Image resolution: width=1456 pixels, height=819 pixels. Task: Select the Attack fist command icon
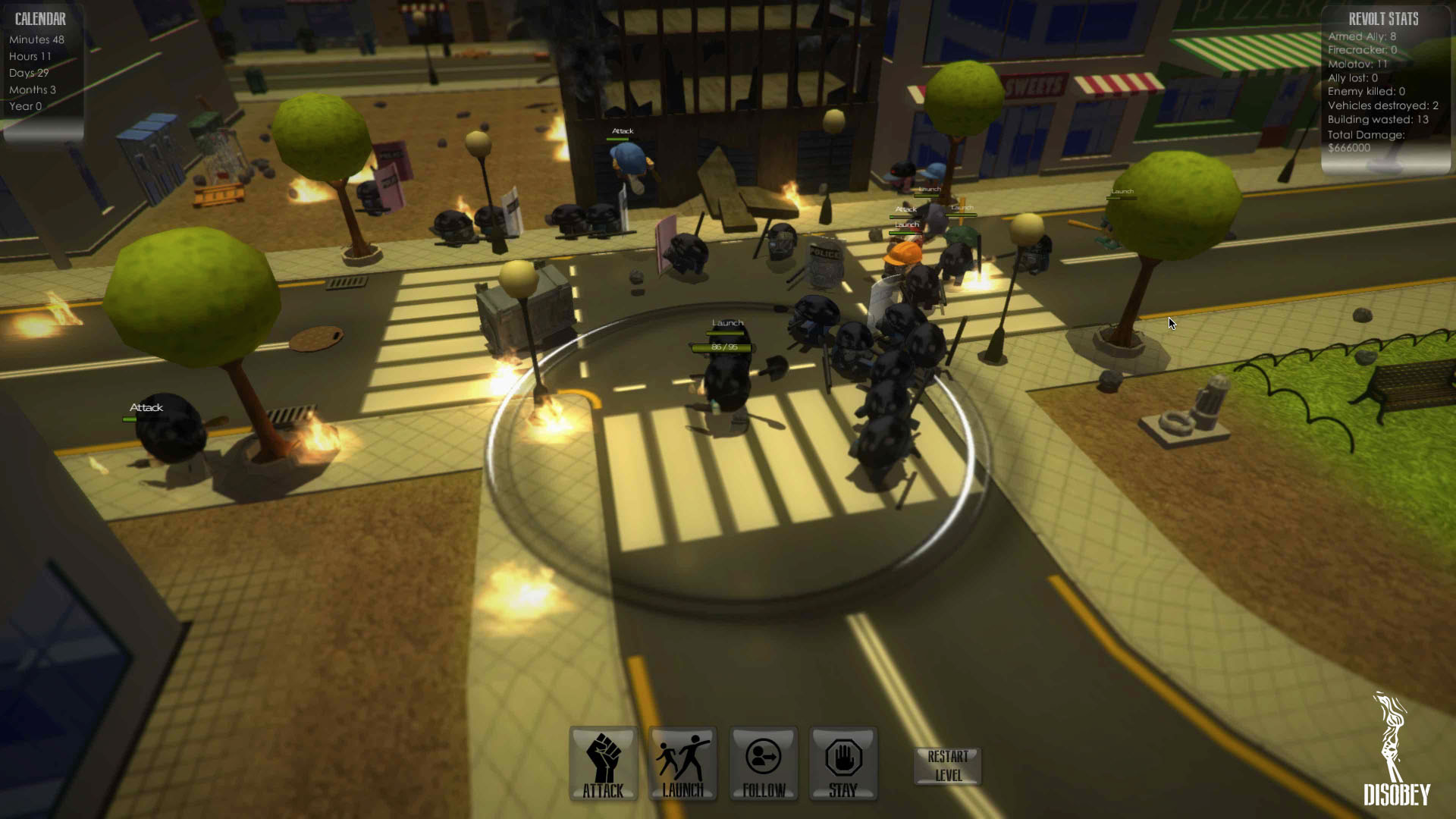pos(603,762)
